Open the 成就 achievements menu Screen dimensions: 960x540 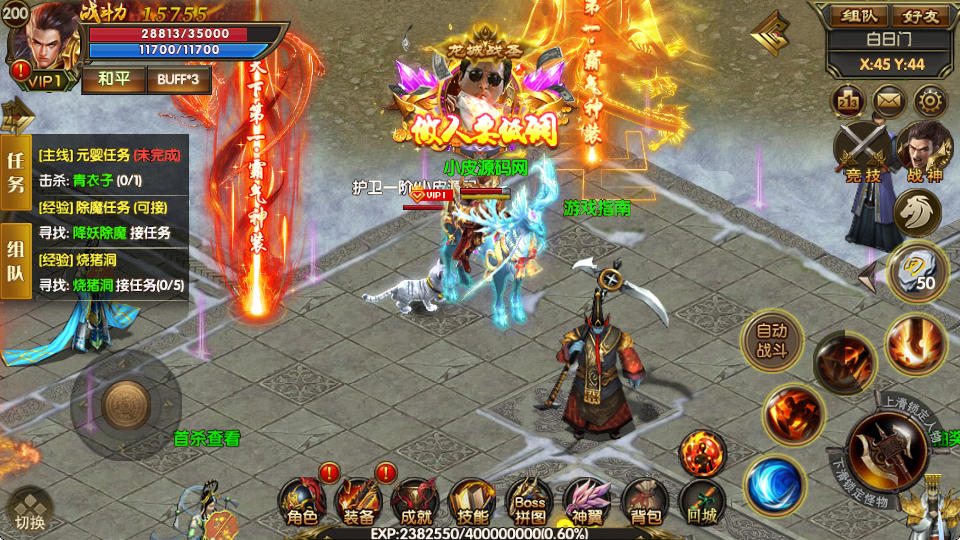click(415, 500)
